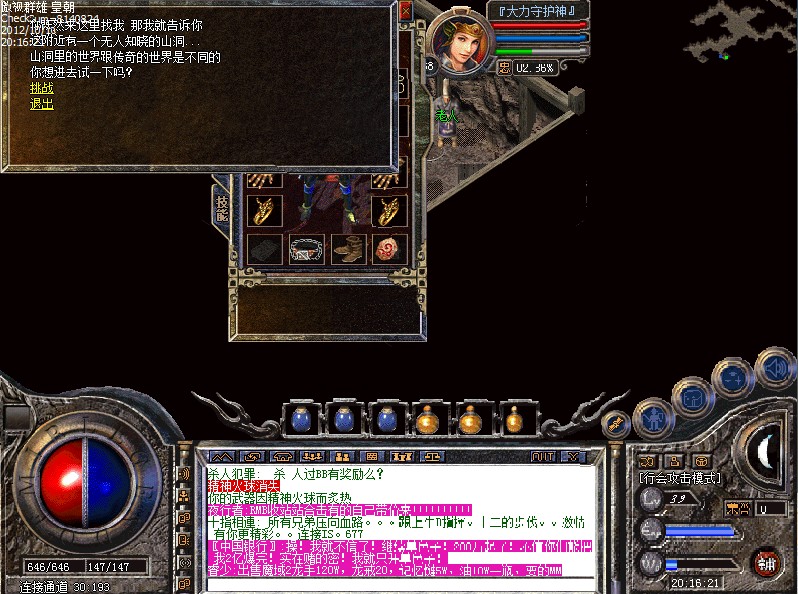Viewport: 798px width, 594px height.
Task: Switch to the 技能 side tab
Action: (x=222, y=207)
